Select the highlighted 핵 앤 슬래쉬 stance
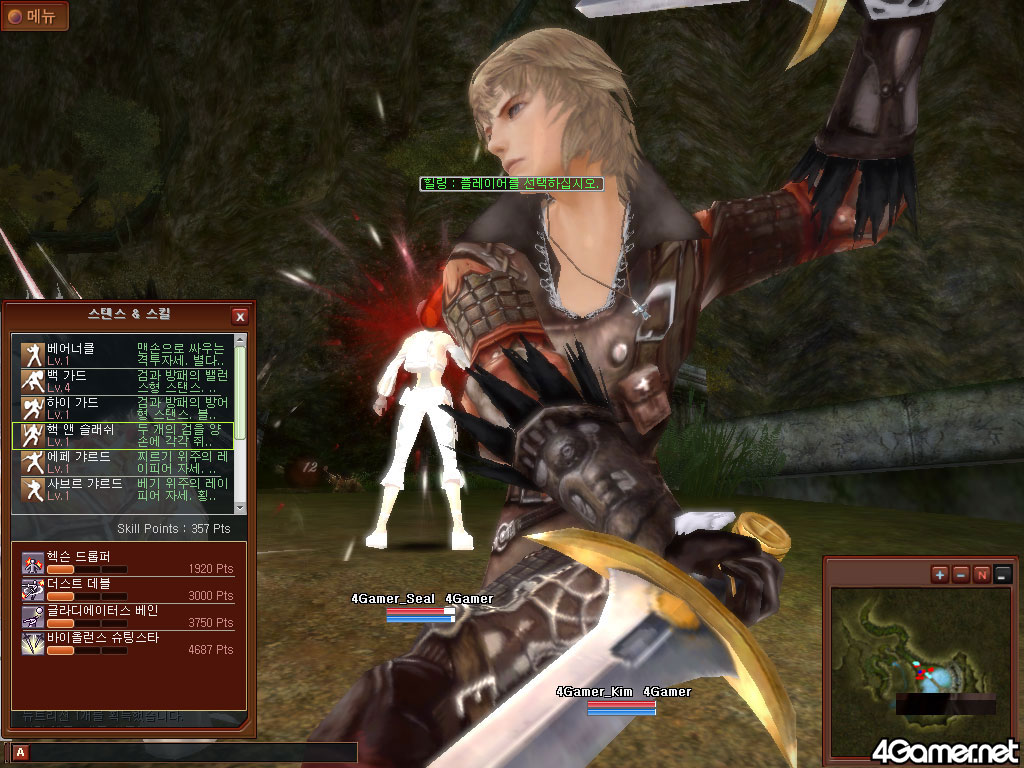Image resolution: width=1024 pixels, height=768 pixels. click(123, 434)
